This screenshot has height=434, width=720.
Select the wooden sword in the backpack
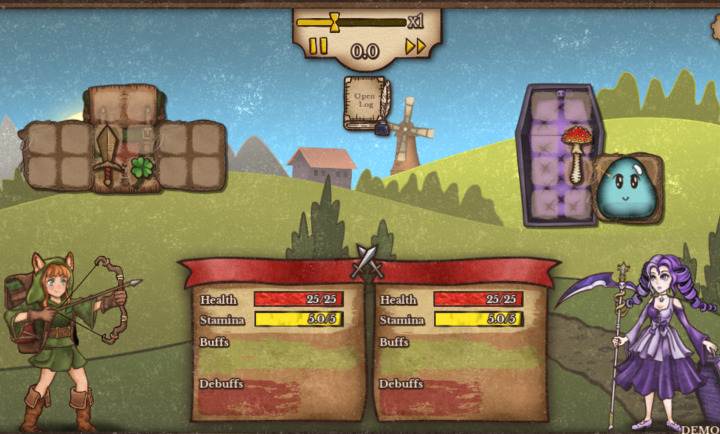106,155
